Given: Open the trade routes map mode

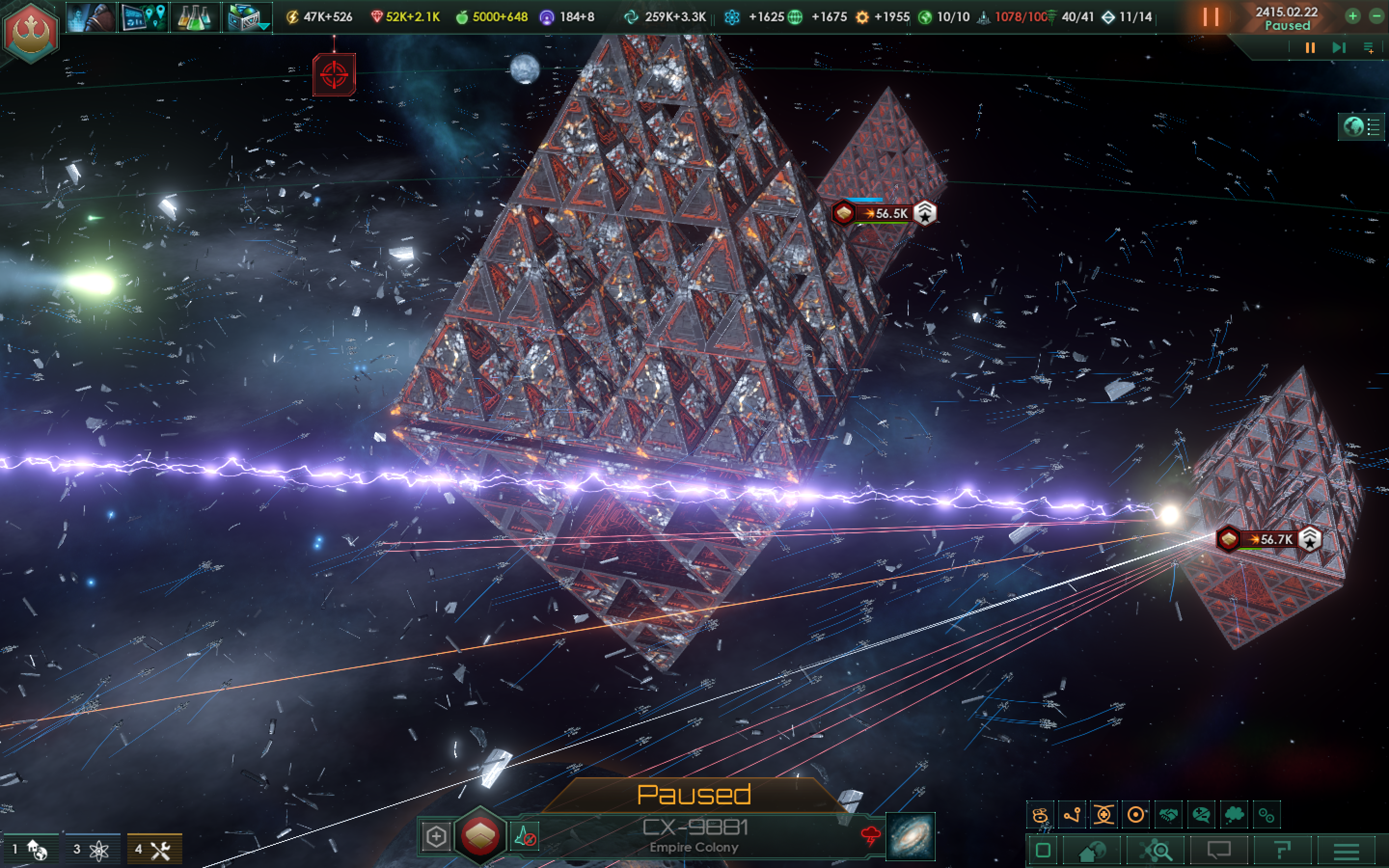Looking at the screenshot, I should click(x=1073, y=814).
